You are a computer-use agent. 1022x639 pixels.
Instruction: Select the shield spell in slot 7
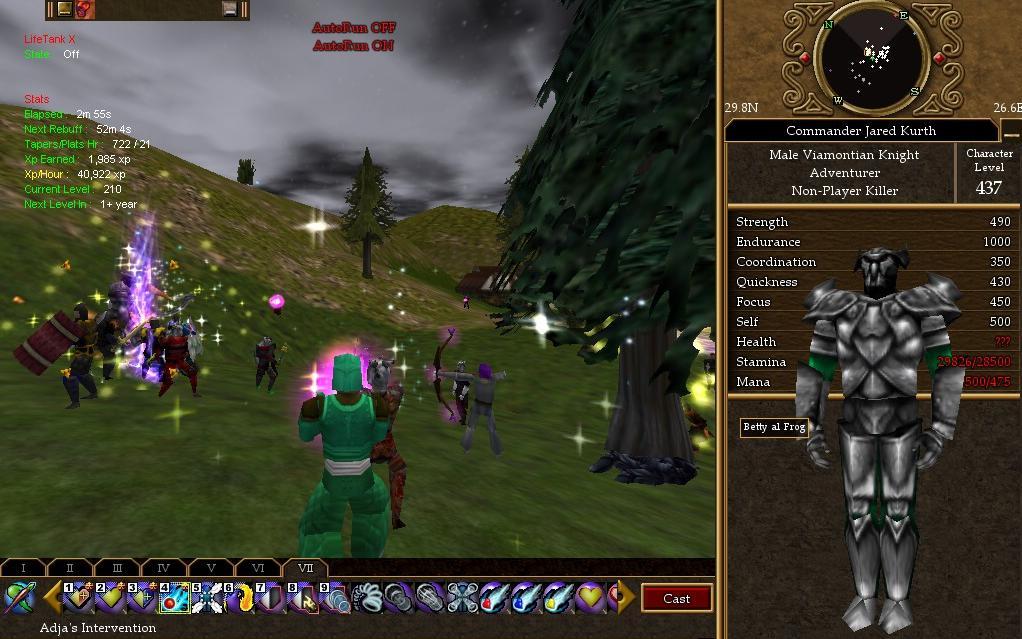pos(271,598)
